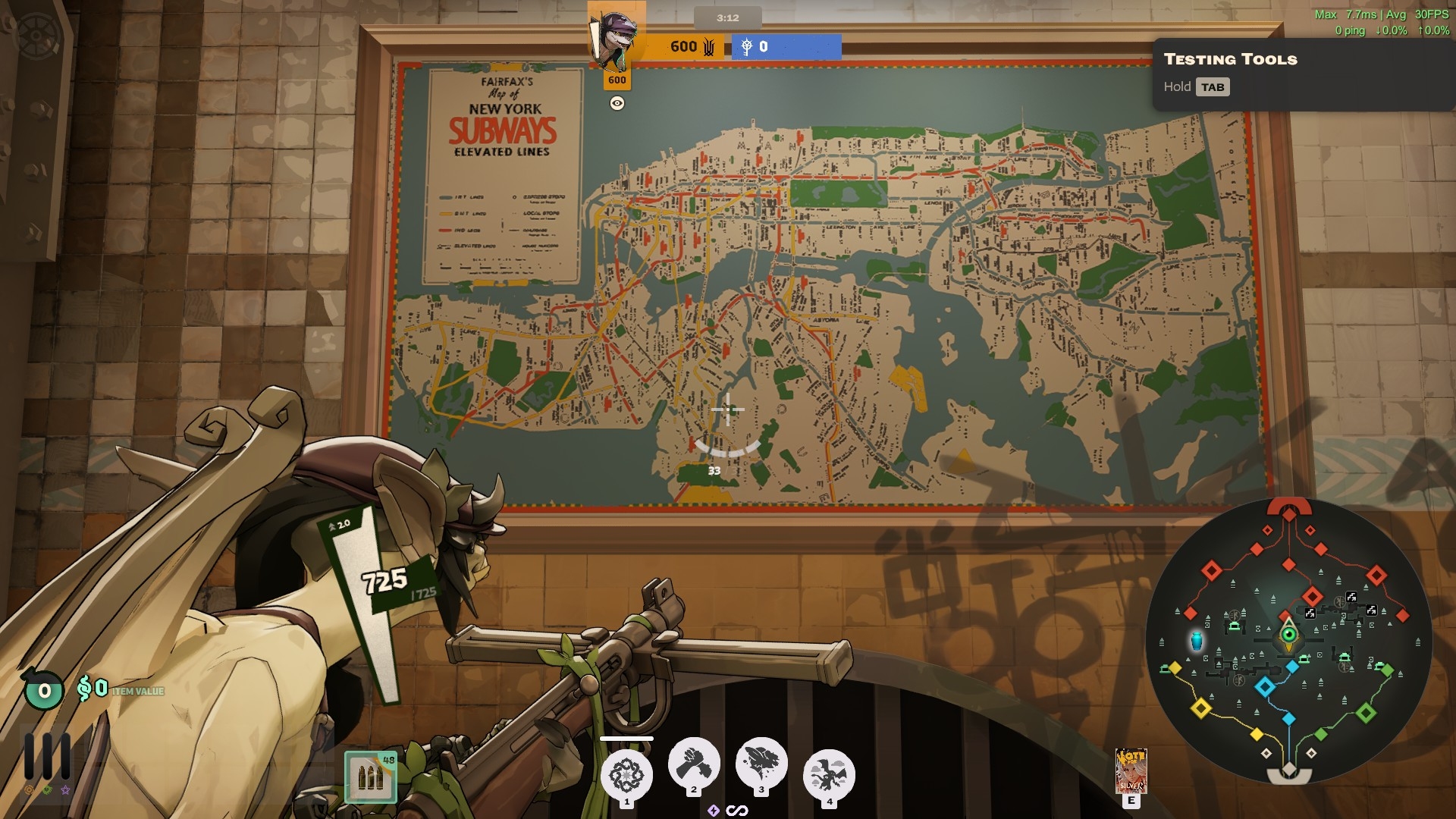Open the circular minimap
The image size is (1456, 819).
click(x=1289, y=641)
